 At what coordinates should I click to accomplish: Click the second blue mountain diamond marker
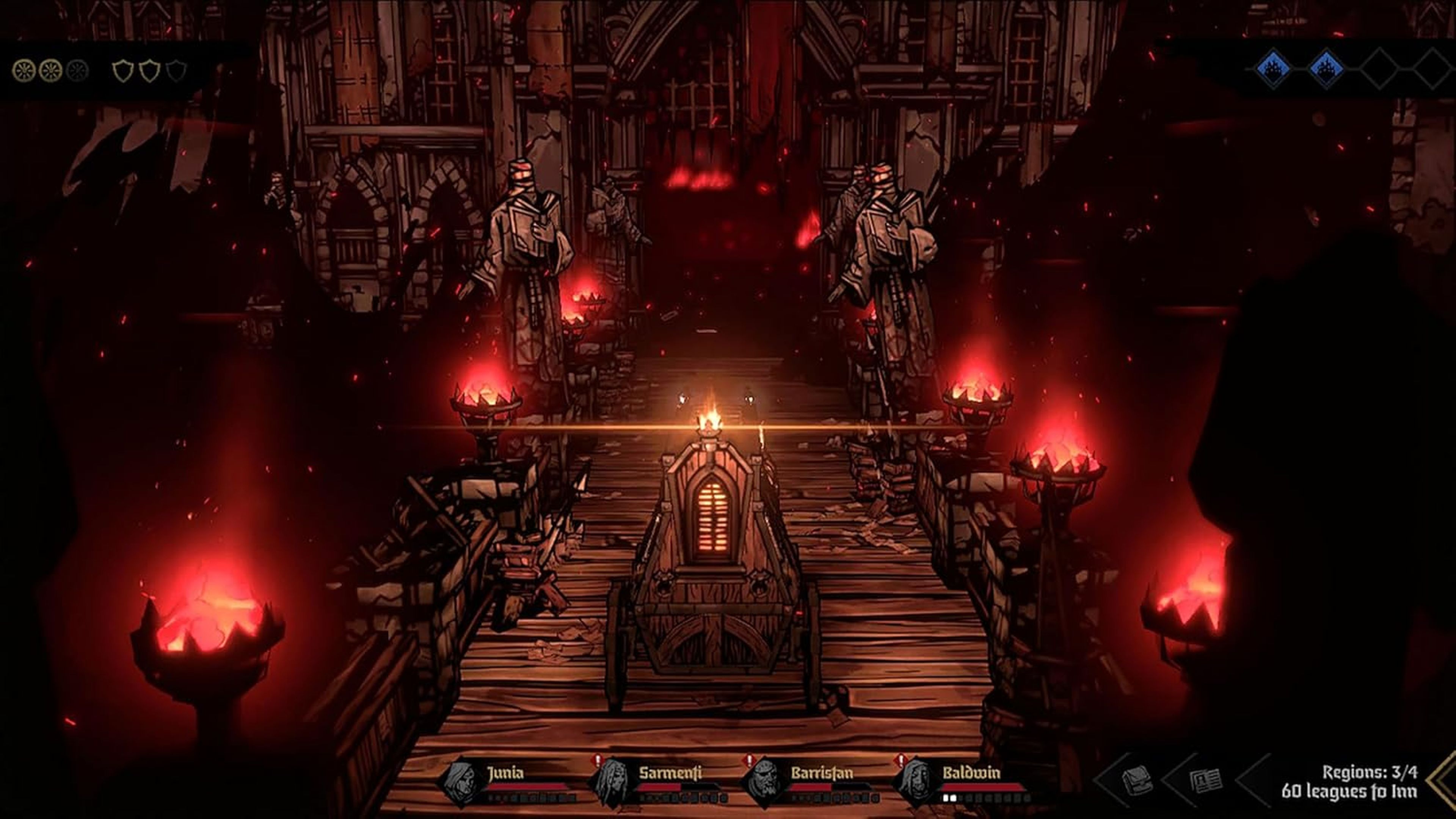click(1326, 70)
